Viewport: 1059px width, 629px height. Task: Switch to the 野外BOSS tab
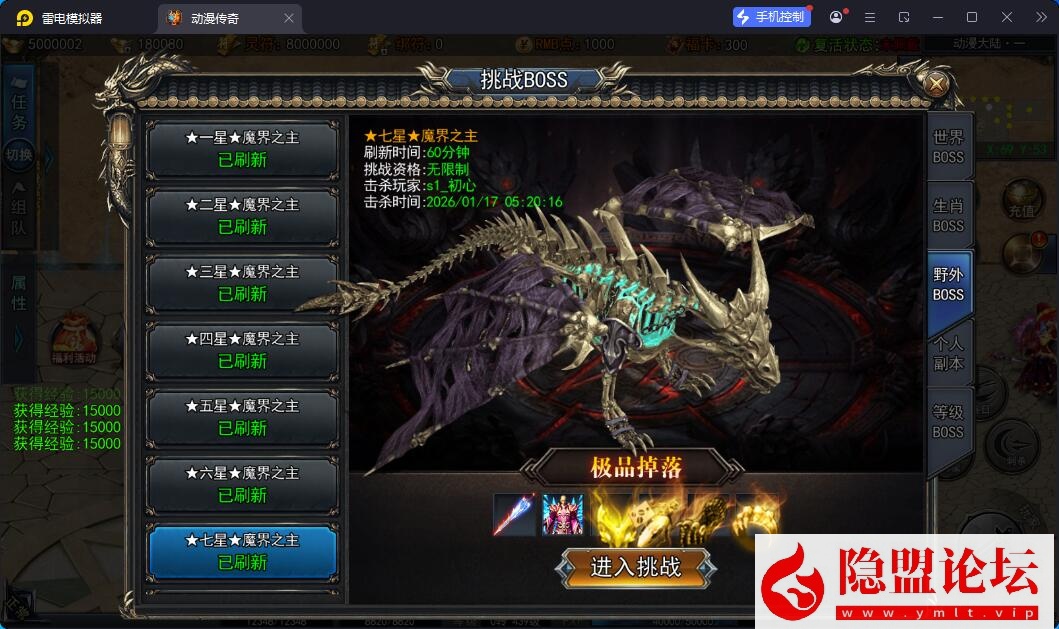pos(947,284)
